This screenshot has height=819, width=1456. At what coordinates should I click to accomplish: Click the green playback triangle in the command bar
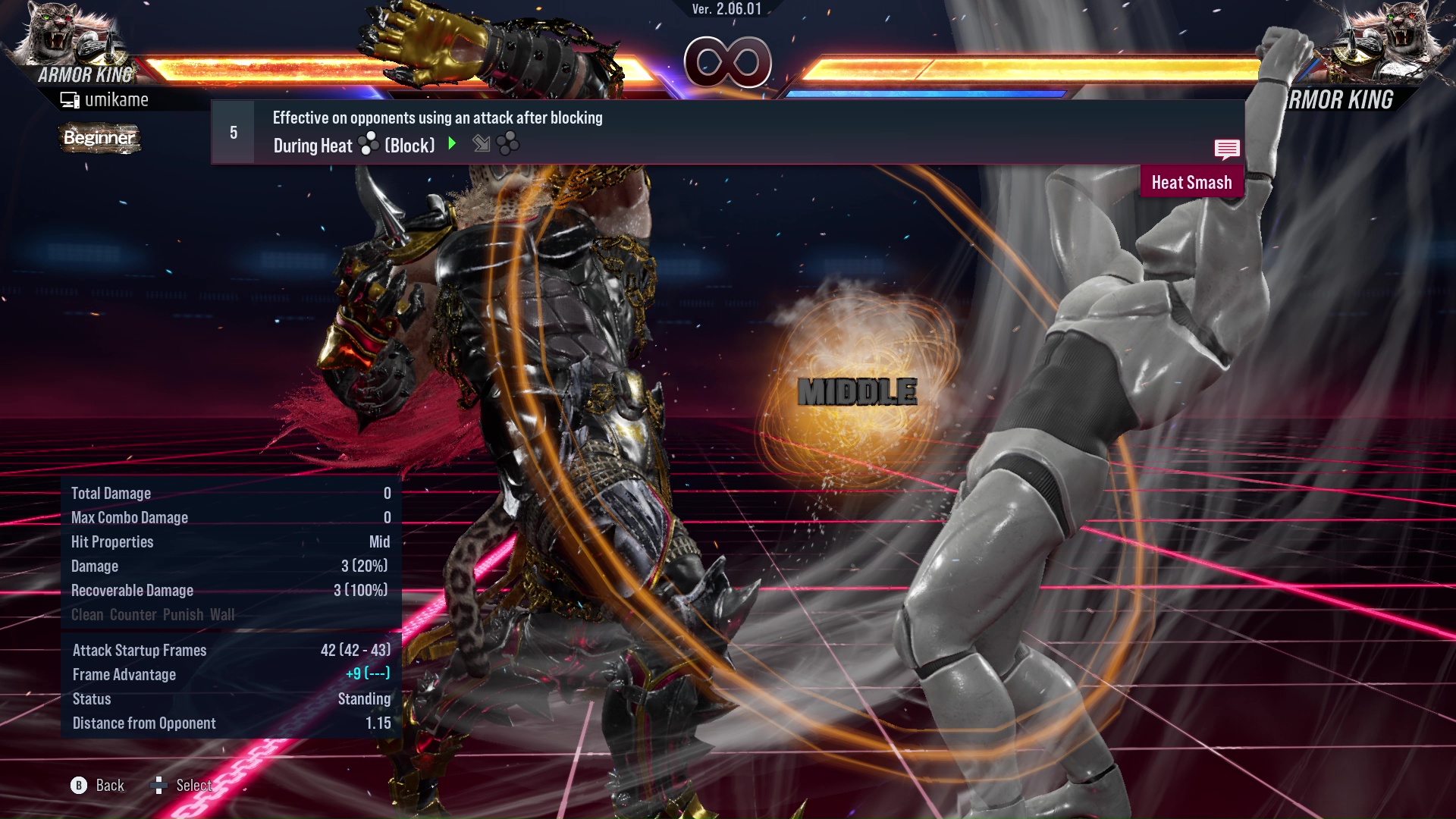pyautogui.click(x=453, y=144)
